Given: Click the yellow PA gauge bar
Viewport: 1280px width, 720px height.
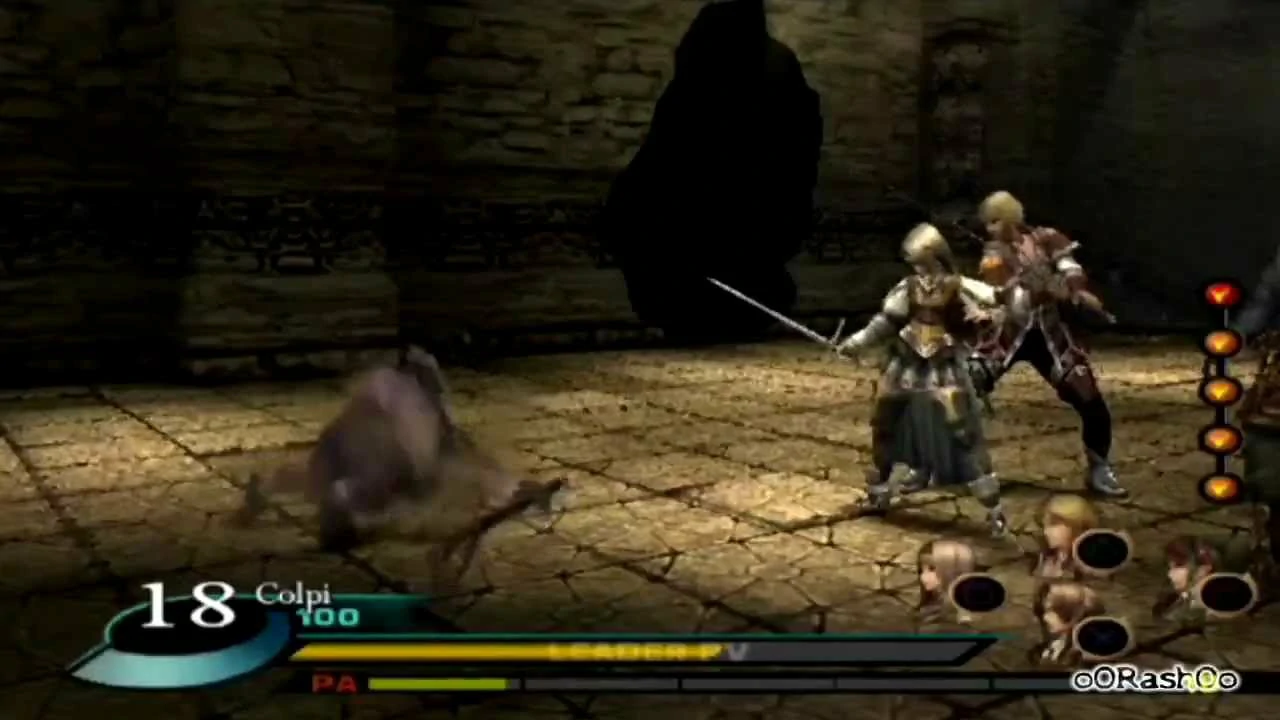Looking at the screenshot, I should tap(440, 685).
